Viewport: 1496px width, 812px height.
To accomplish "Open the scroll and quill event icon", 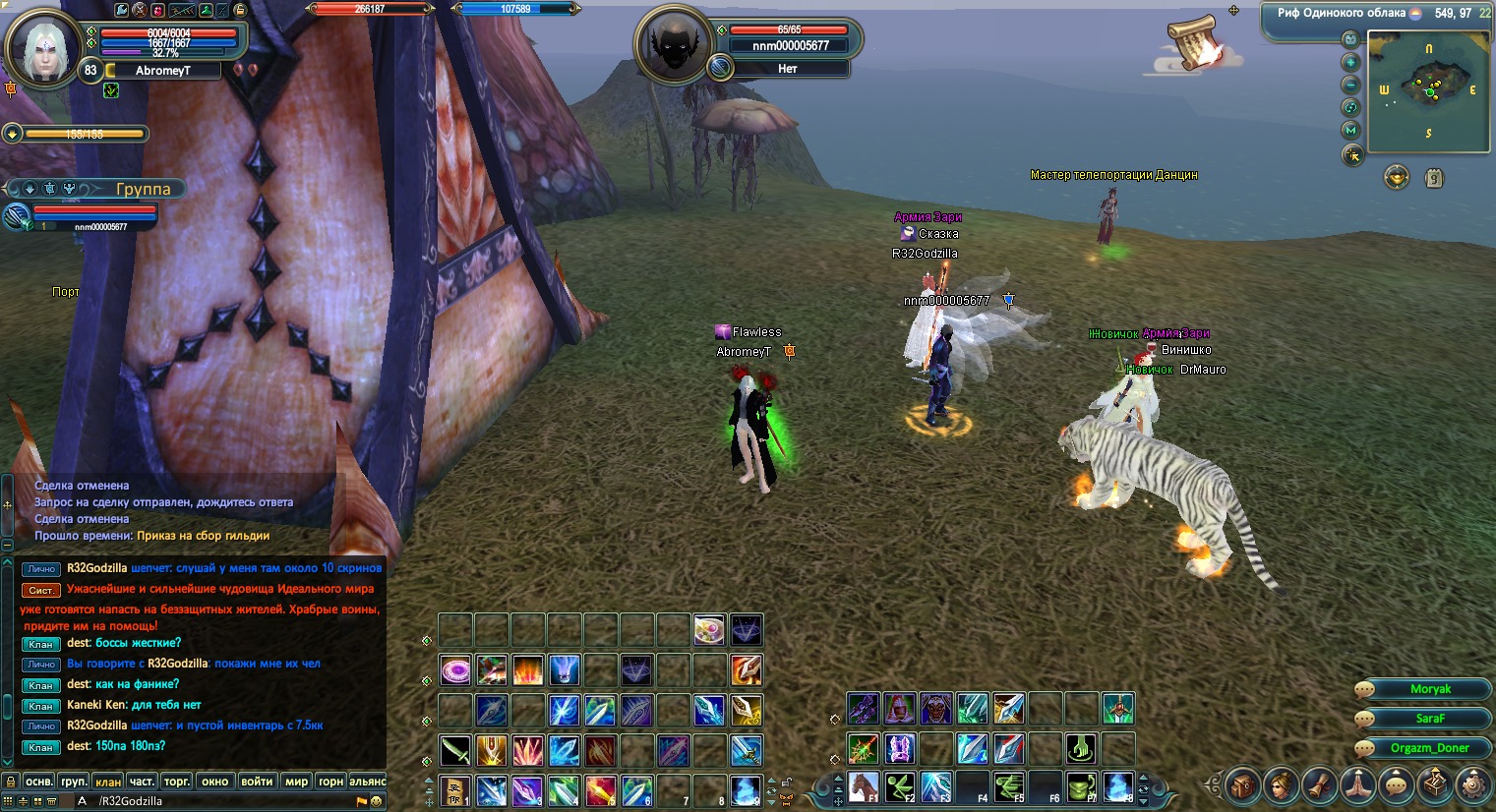I will pyautogui.click(x=1194, y=43).
